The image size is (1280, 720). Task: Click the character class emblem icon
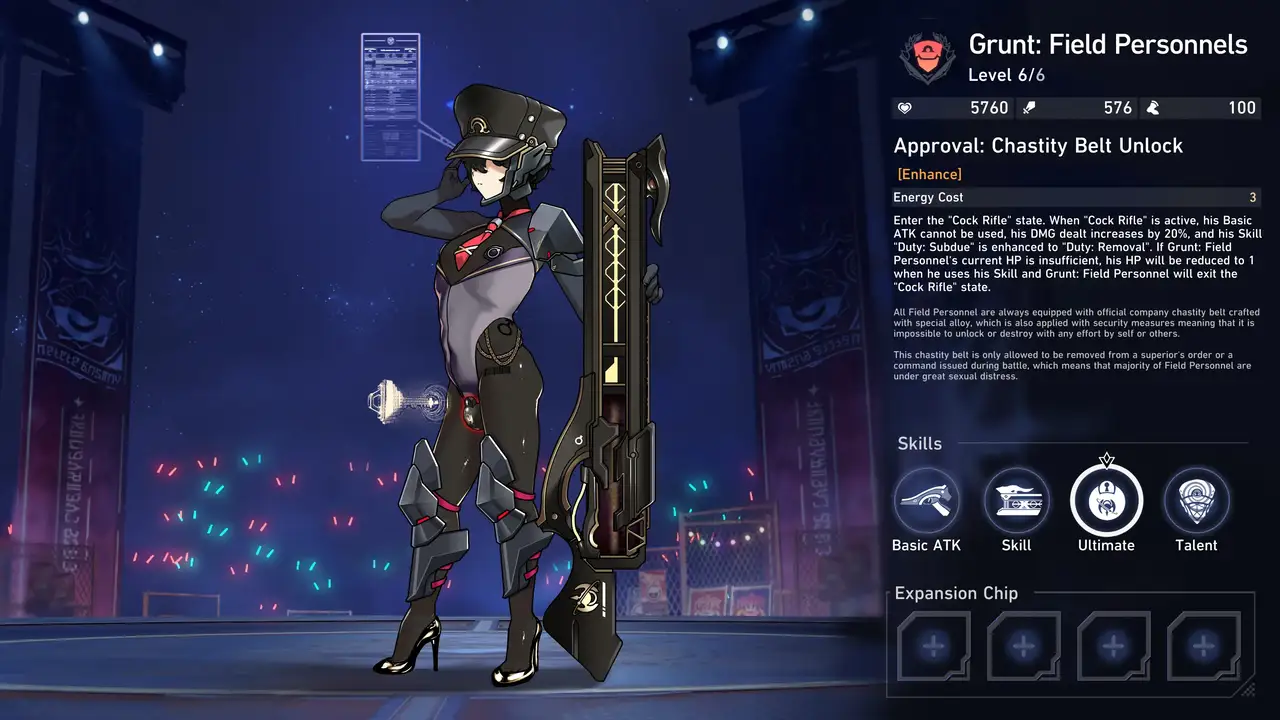click(x=927, y=58)
